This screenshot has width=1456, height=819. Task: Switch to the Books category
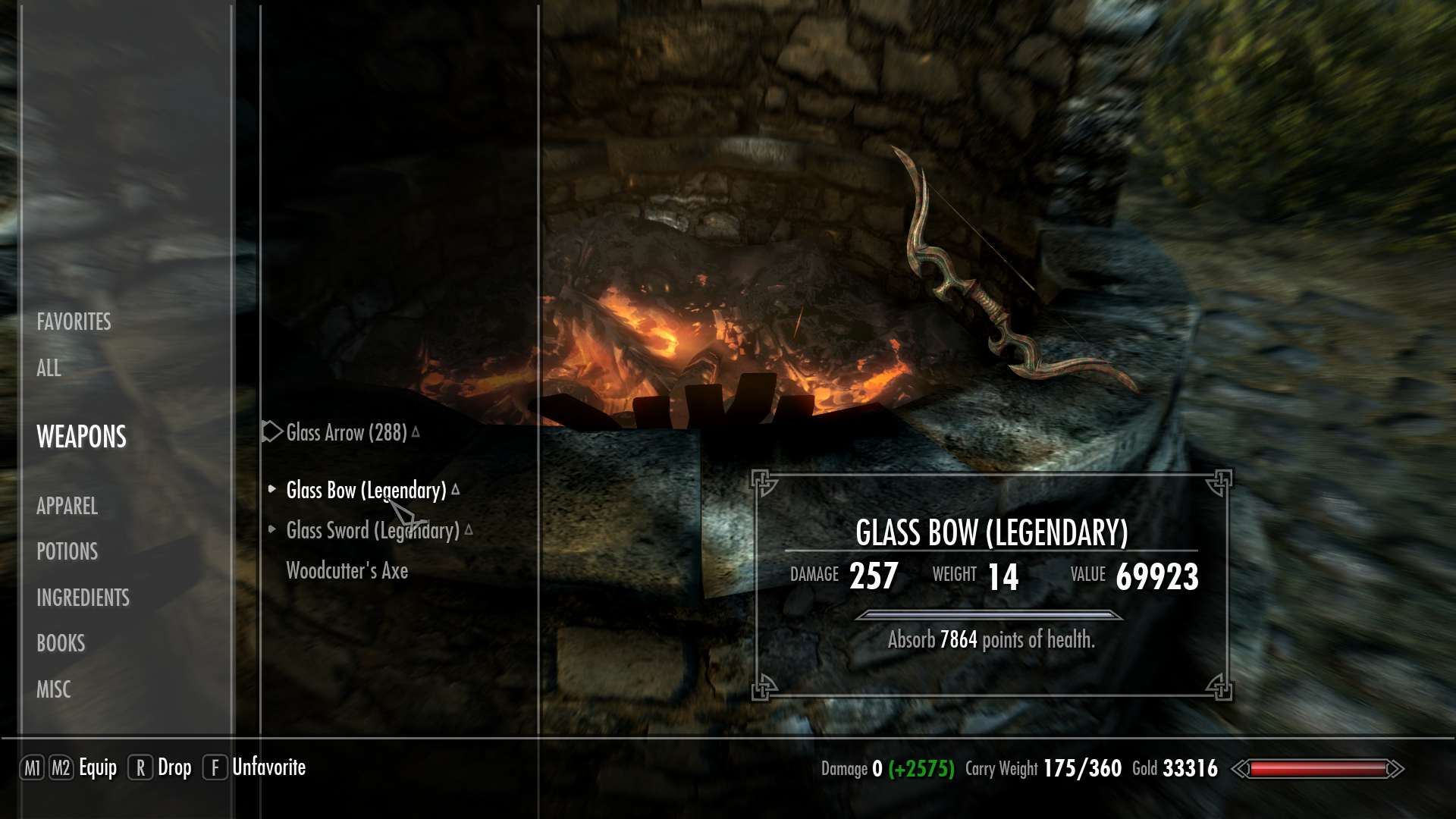61,643
